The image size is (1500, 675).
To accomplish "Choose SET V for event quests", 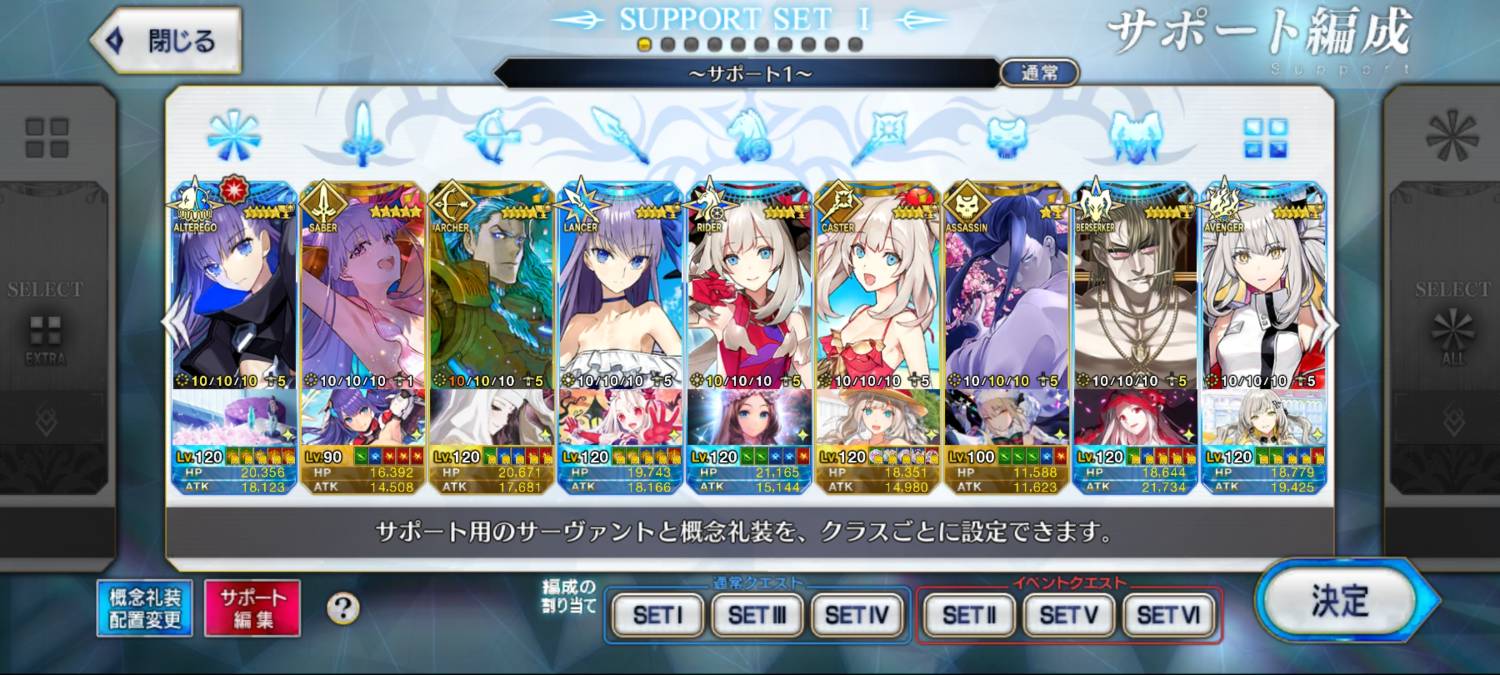I will [1069, 615].
